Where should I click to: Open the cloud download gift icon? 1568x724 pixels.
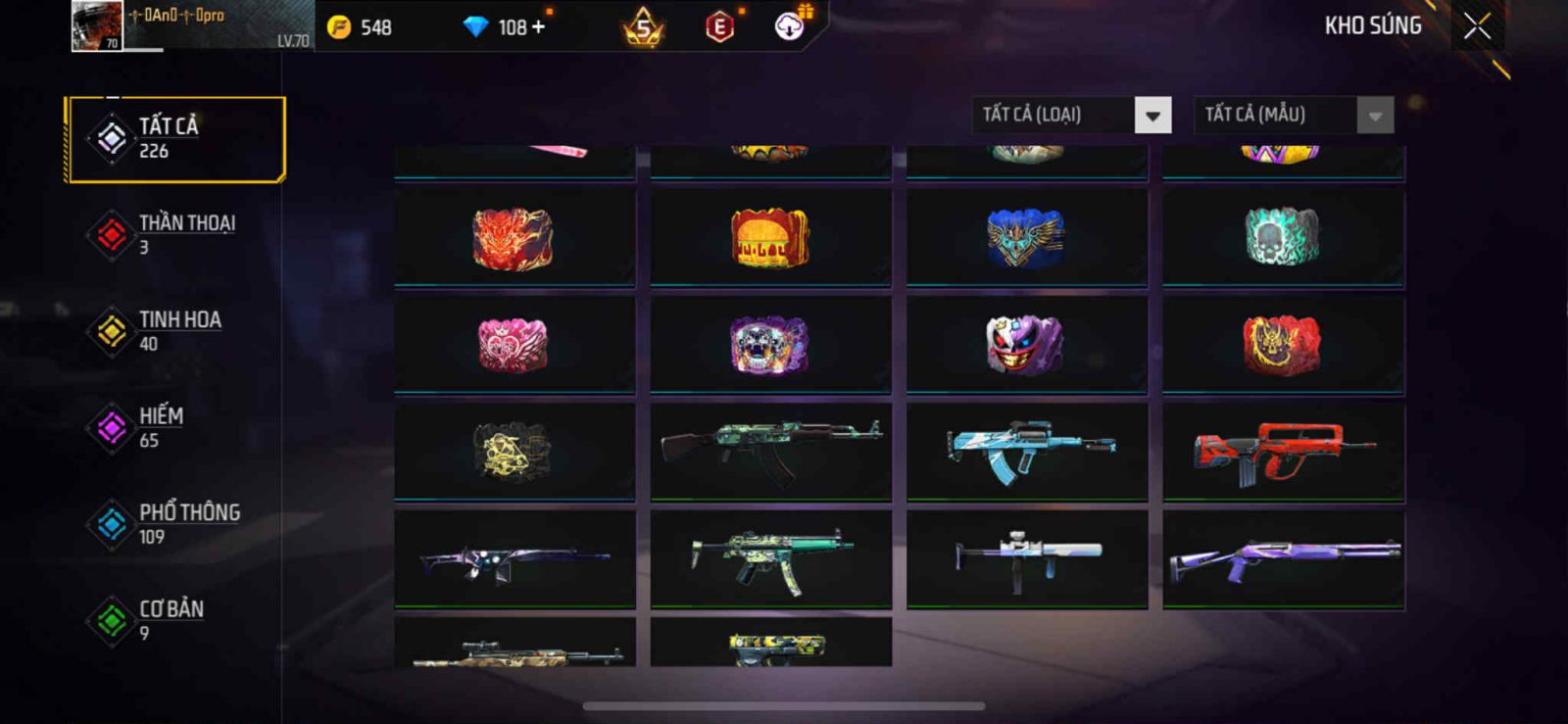[x=790, y=26]
